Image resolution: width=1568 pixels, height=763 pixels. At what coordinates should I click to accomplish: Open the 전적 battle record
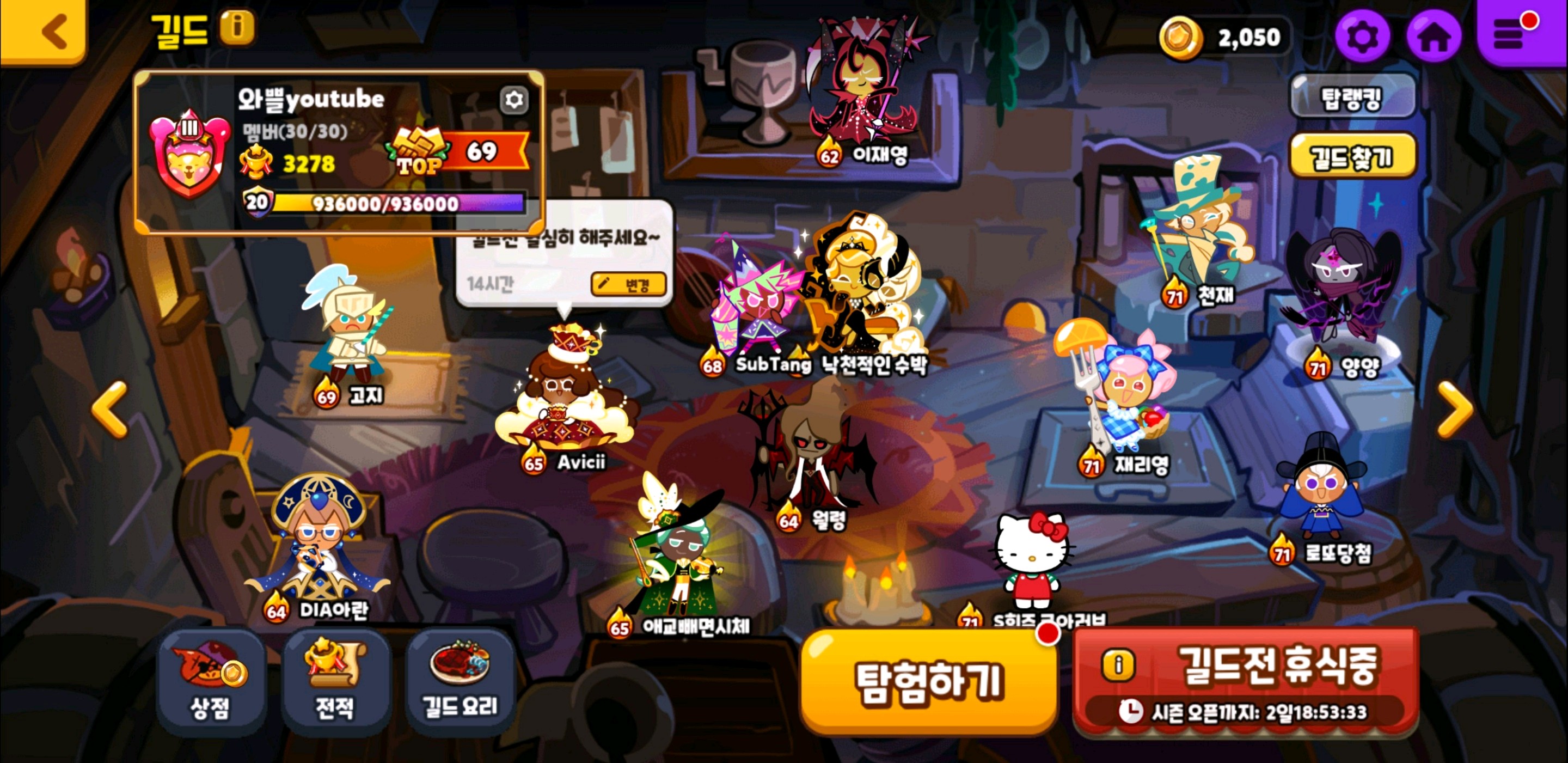pyautogui.click(x=335, y=682)
